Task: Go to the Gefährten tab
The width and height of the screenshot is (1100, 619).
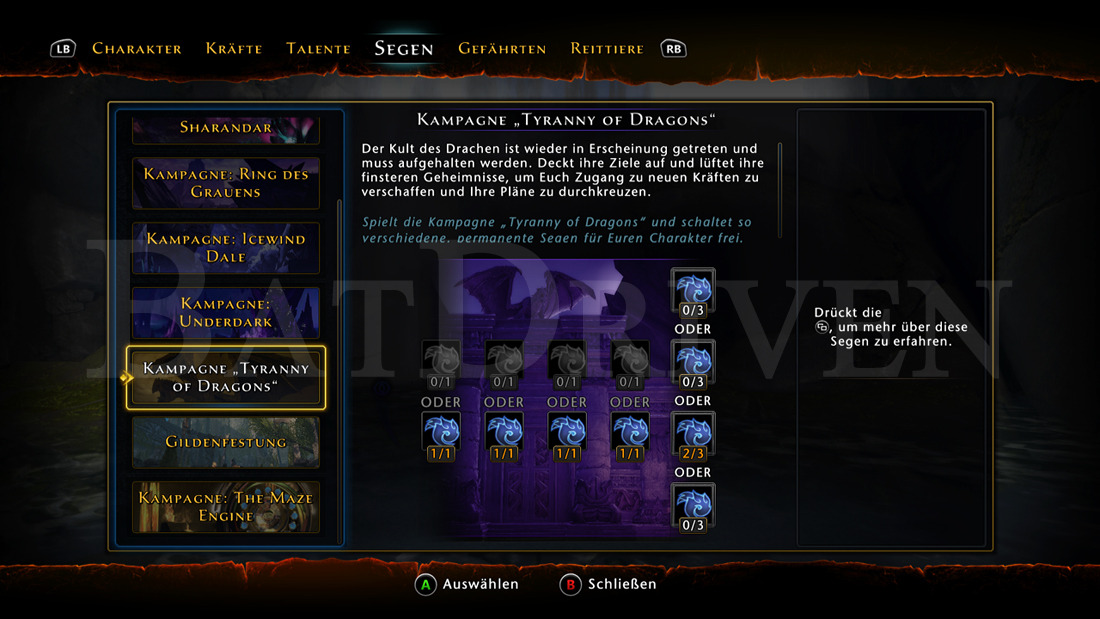Action: click(x=502, y=48)
